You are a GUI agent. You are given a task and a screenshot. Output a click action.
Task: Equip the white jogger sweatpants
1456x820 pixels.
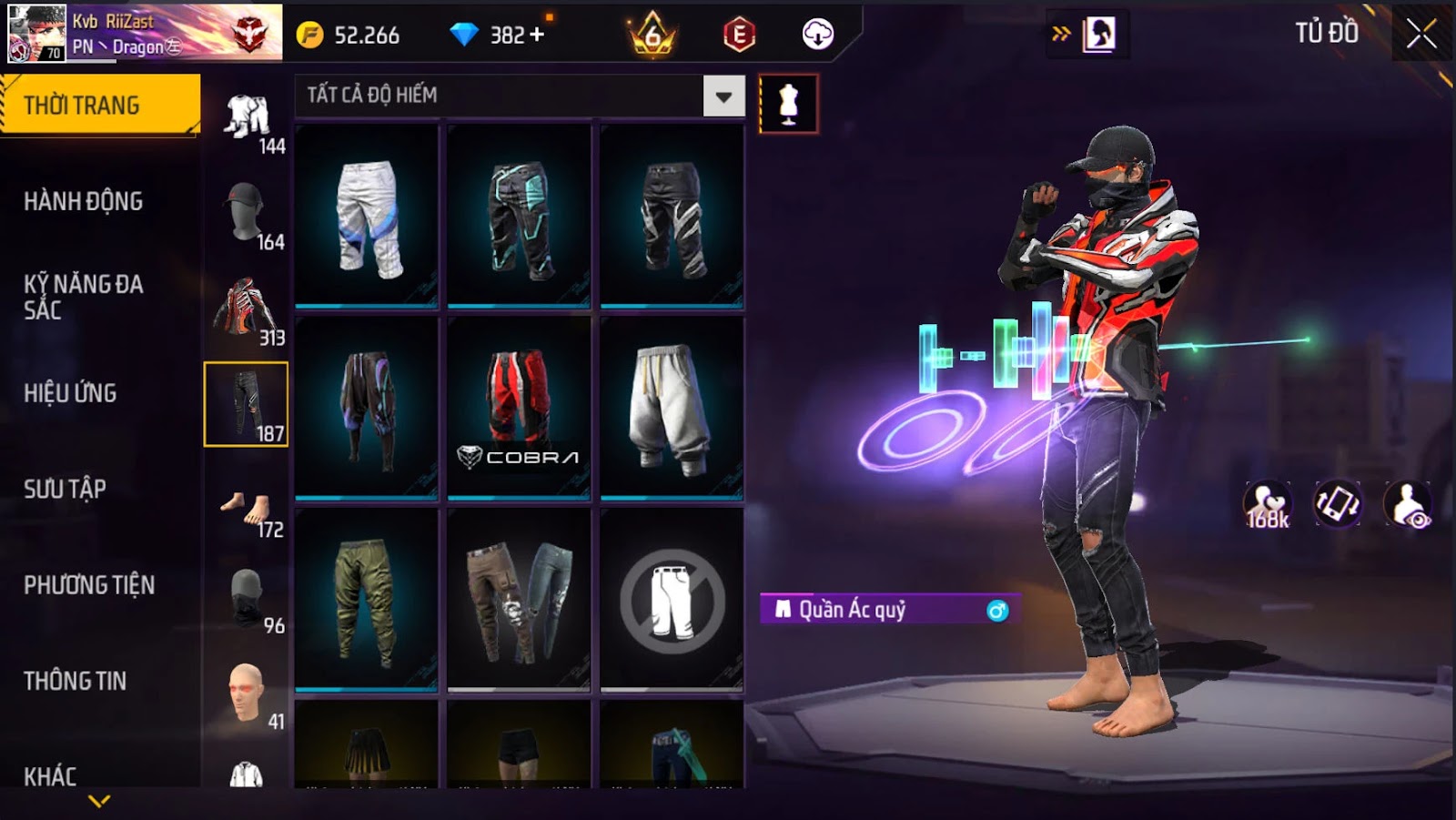point(672,408)
